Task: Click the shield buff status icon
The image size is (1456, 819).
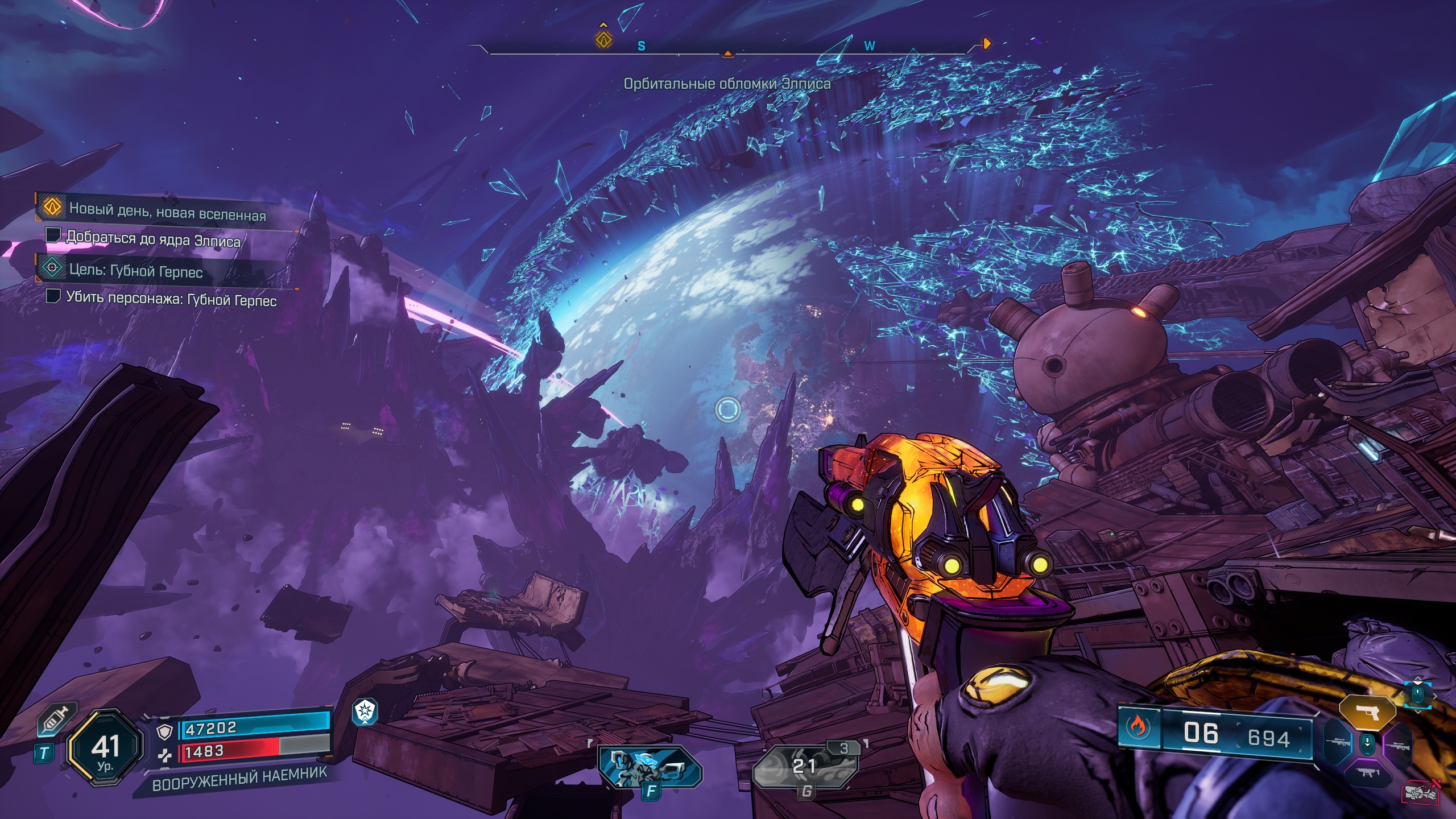Action: 365,712
